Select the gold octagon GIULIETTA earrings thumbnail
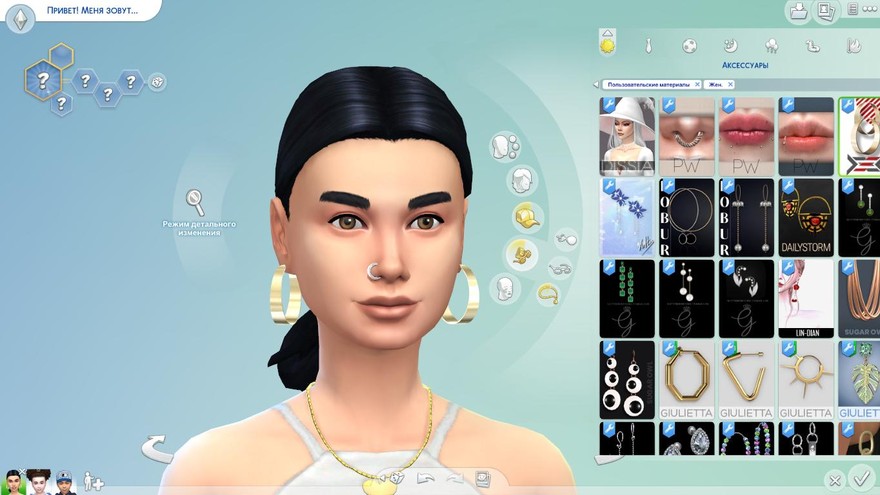Screen dimensions: 880x495 click(686, 379)
